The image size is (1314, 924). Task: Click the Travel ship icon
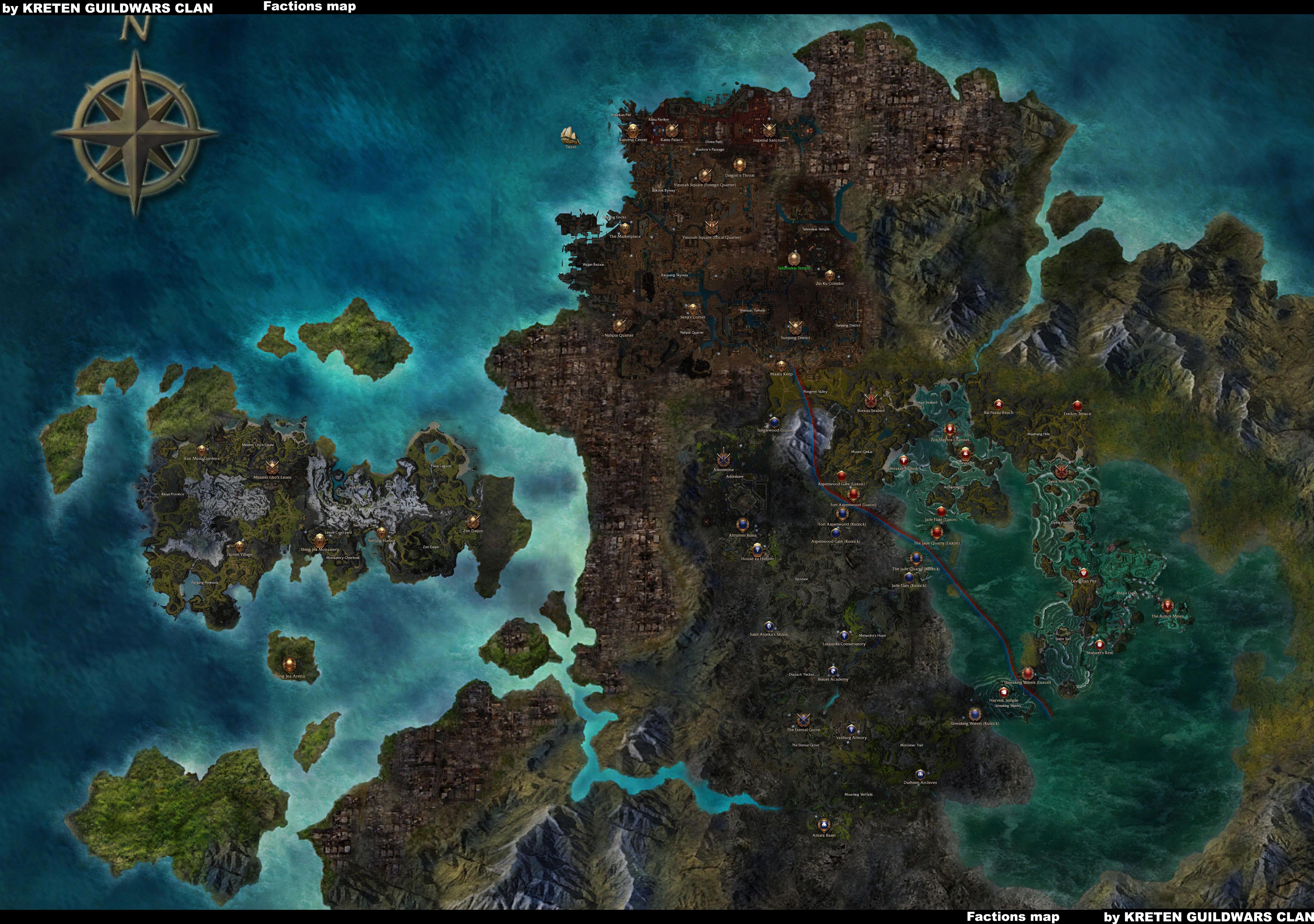click(x=570, y=136)
